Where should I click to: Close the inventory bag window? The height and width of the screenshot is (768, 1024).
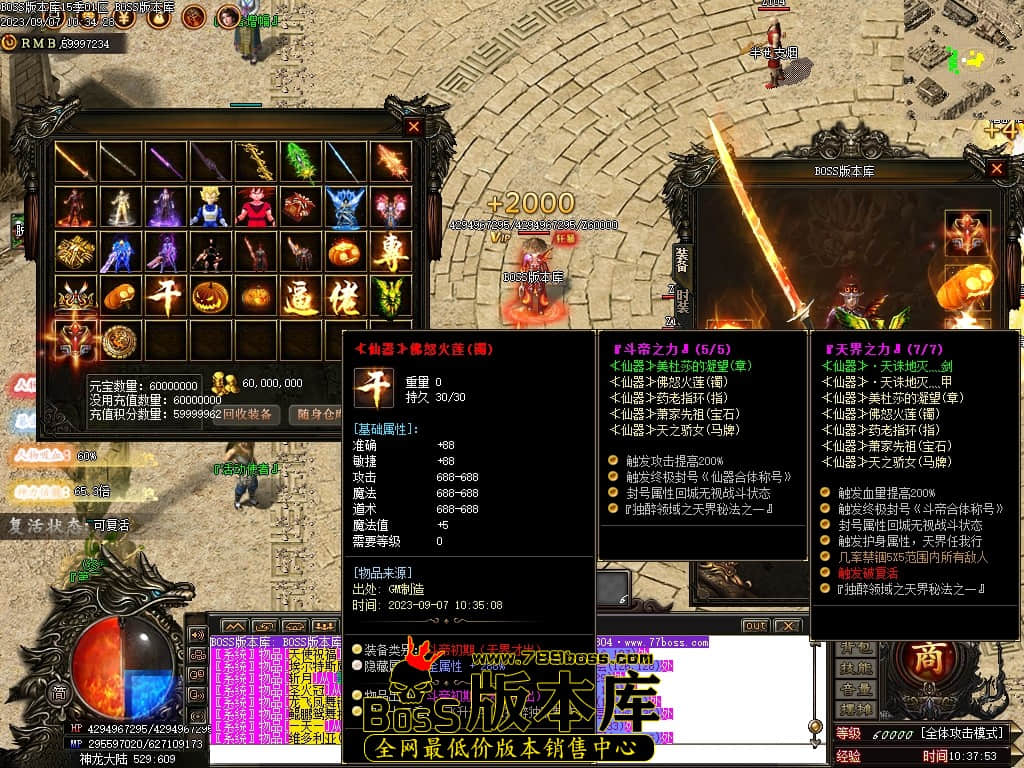414,127
